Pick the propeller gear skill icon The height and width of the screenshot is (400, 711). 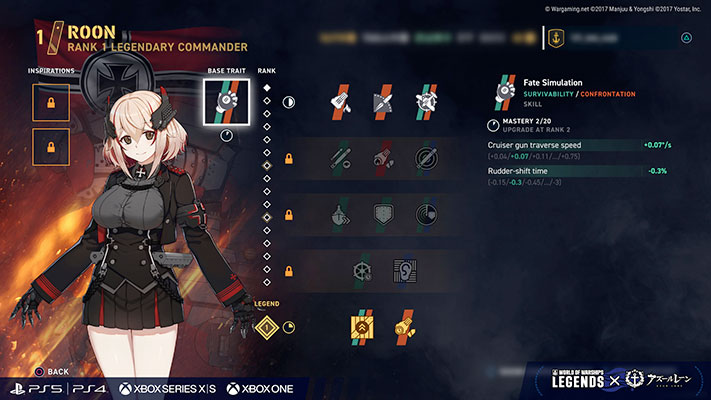426,101
